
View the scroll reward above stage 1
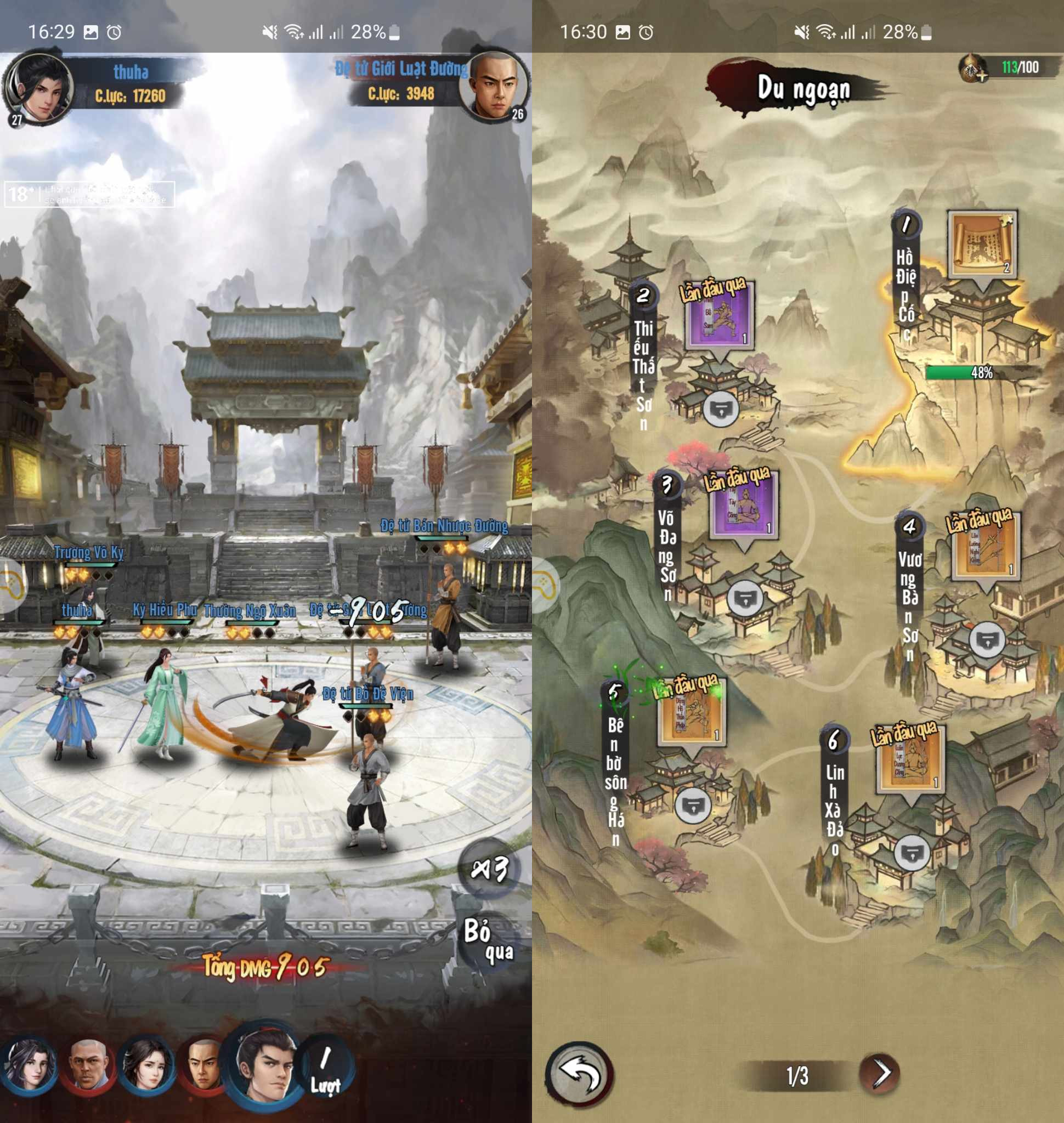[982, 245]
